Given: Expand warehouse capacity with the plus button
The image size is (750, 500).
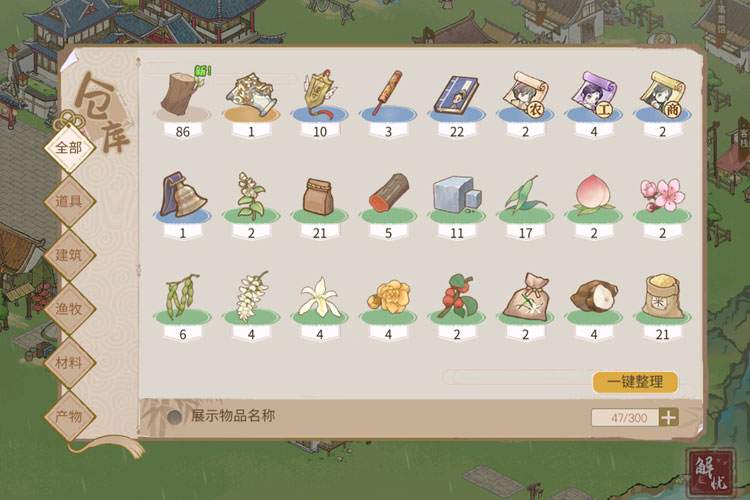Looking at the screenshot, I should coord(668,418).
